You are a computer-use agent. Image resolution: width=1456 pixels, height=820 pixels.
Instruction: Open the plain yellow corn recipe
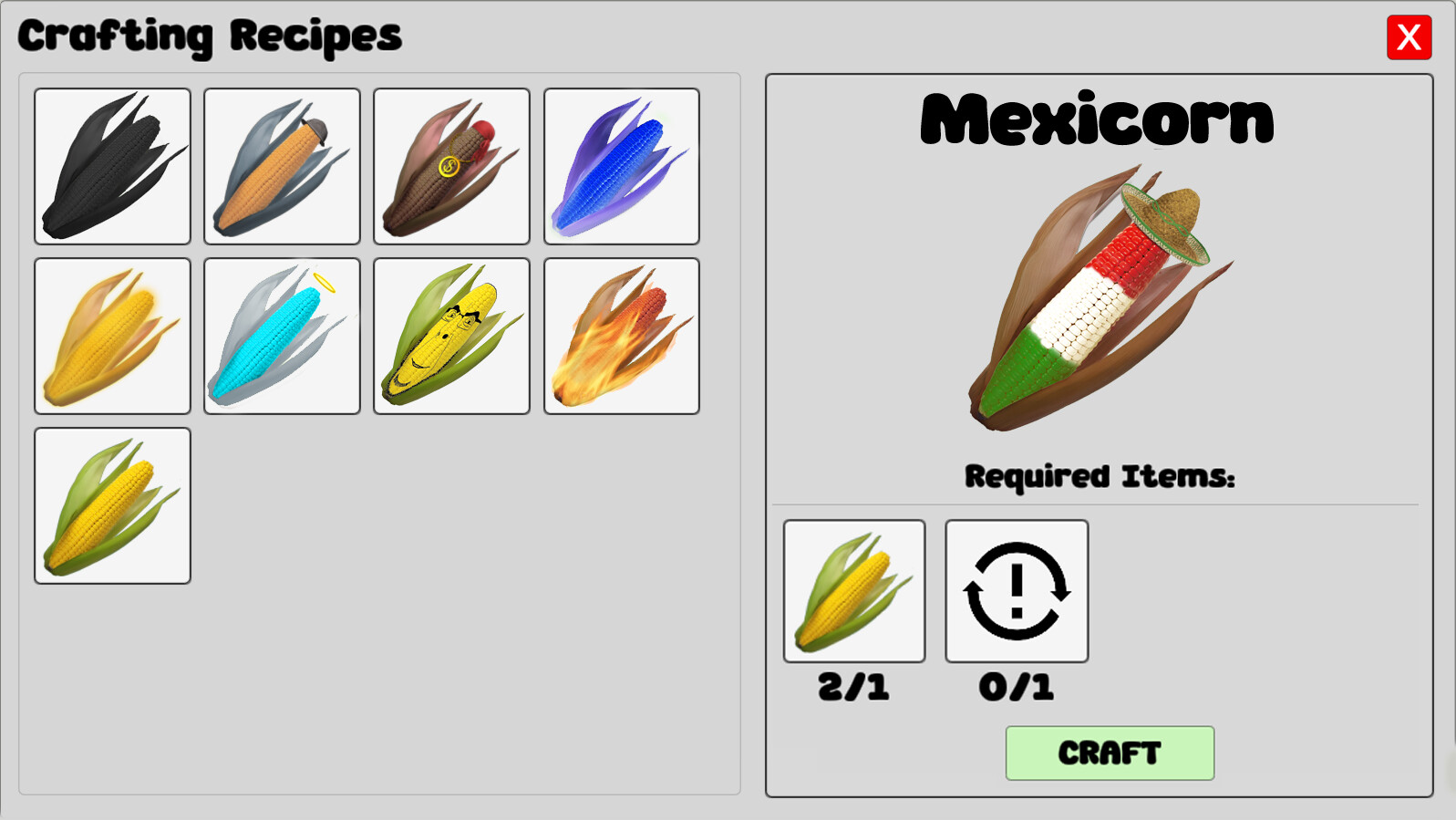(112, 504)
